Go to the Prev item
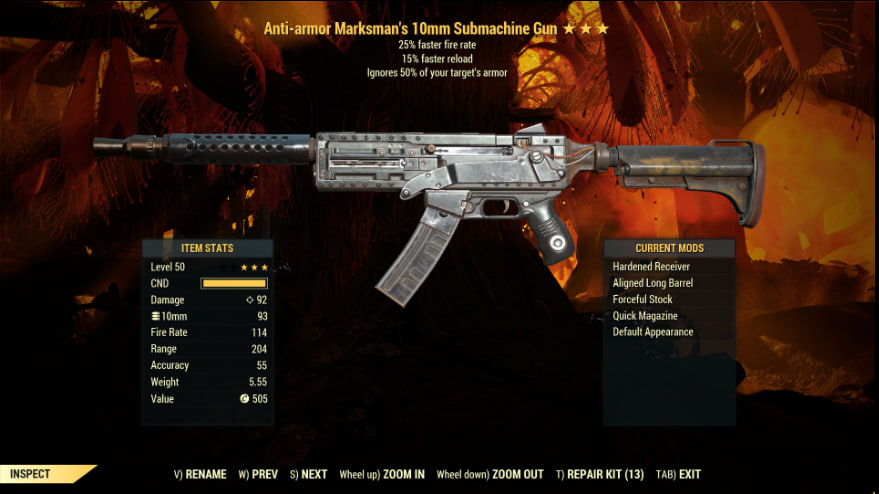879x494 pixels. (x=258, y=474)
